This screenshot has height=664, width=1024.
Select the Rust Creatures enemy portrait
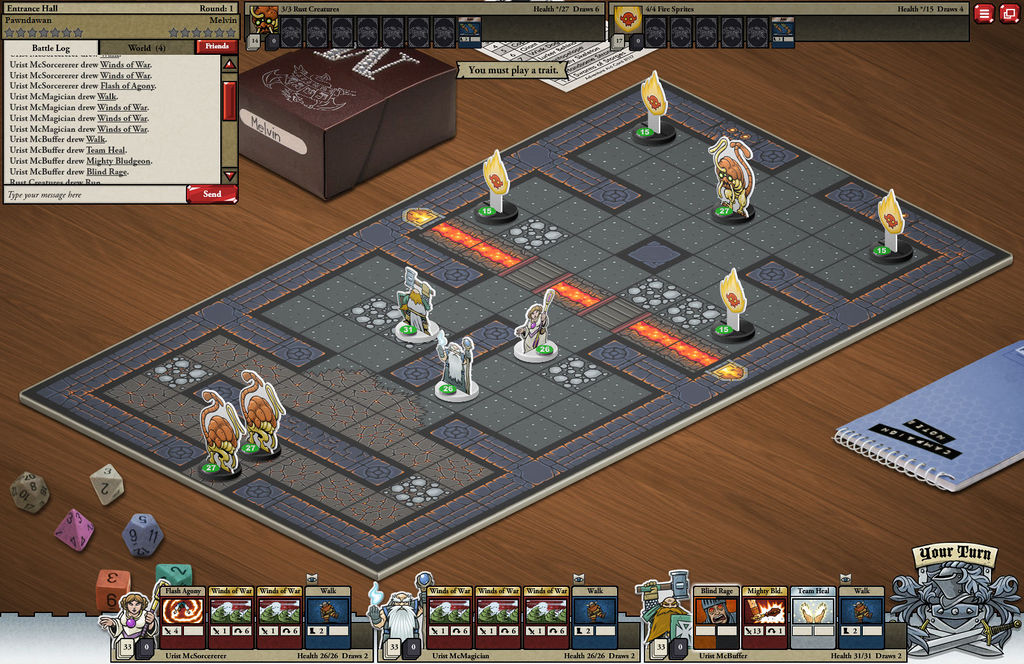click(x=265, y=19)
